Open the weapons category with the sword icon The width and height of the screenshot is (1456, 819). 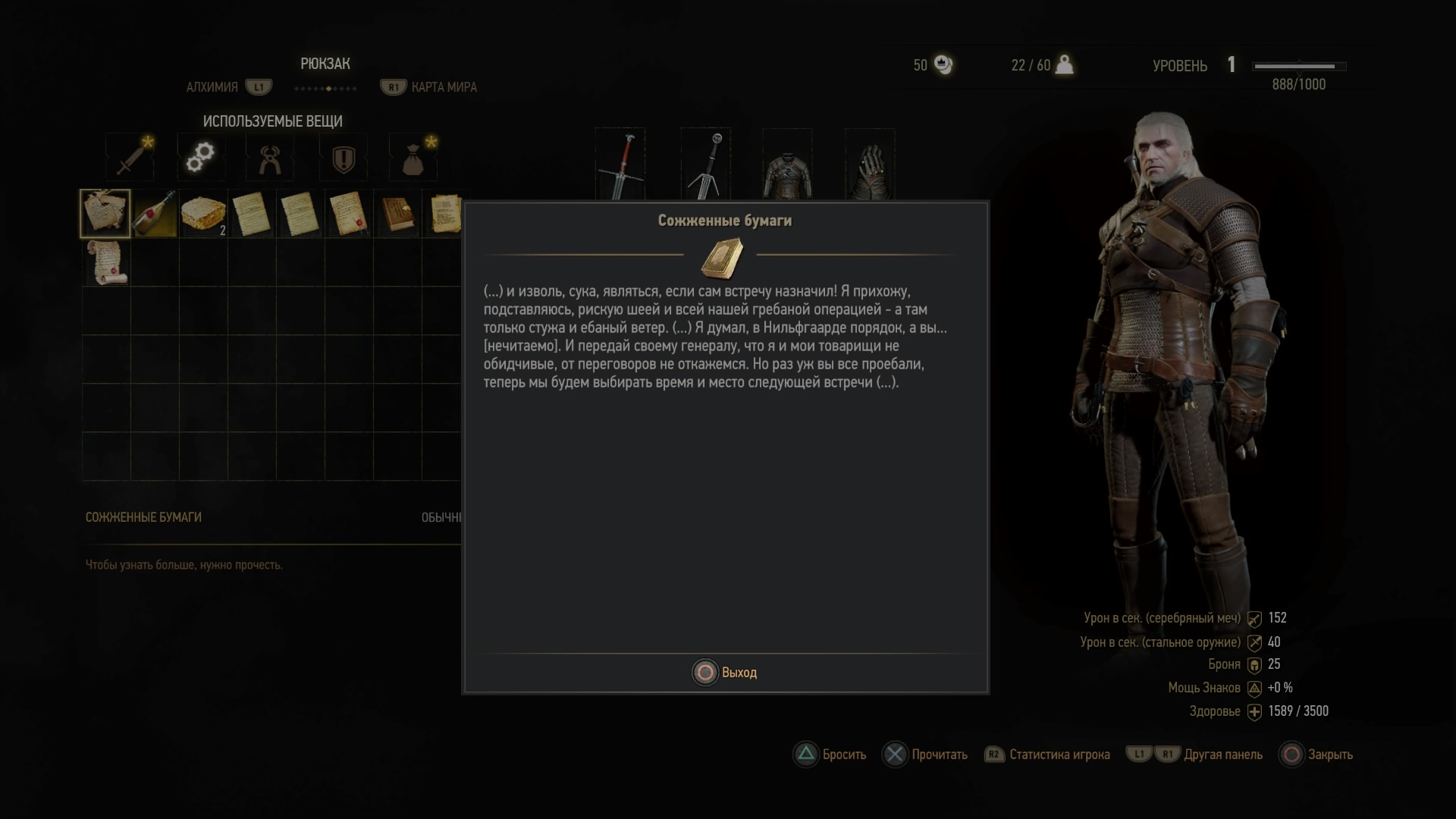click(130, 157)
